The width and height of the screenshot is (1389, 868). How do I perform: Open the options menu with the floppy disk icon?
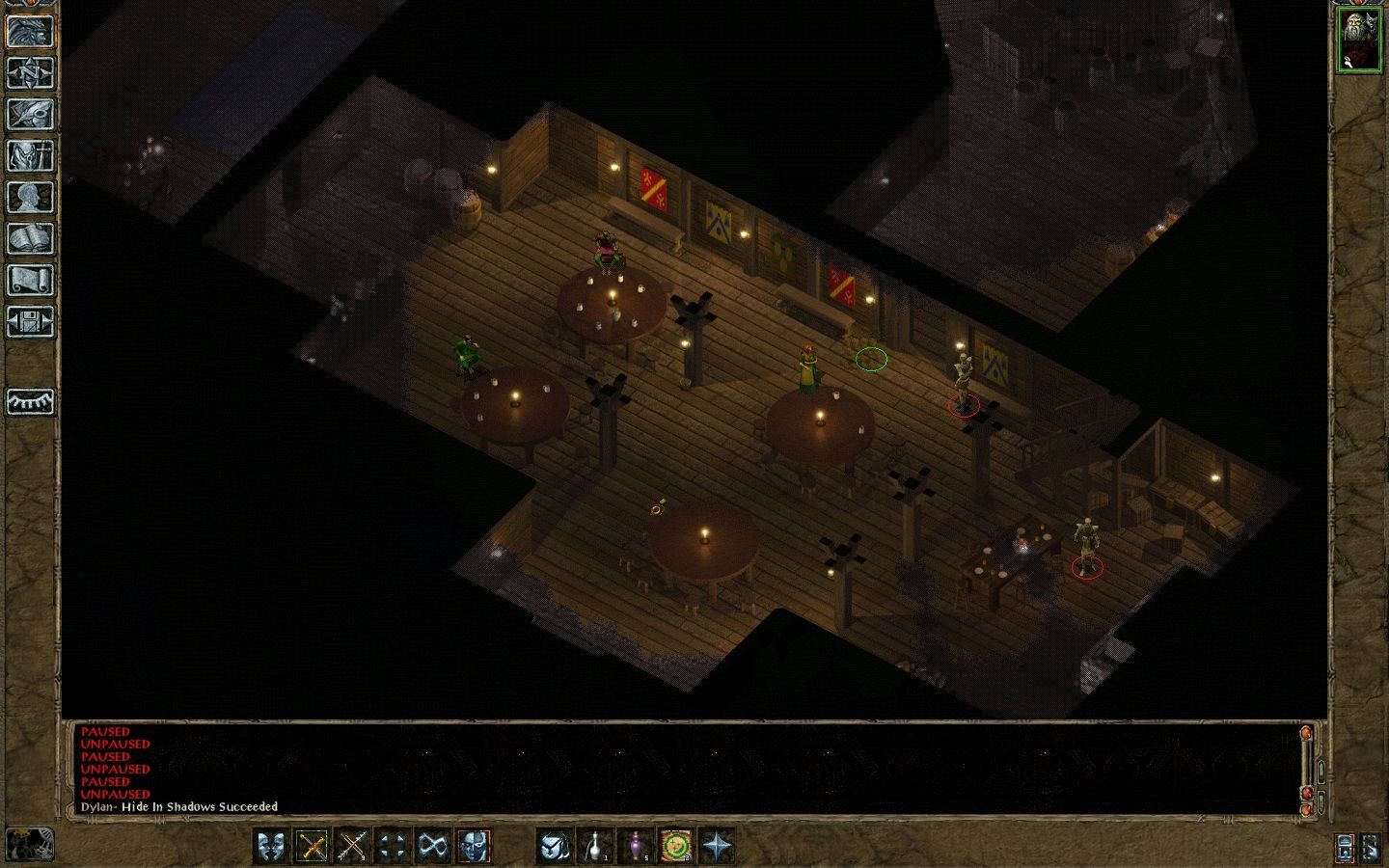(30, 321)
